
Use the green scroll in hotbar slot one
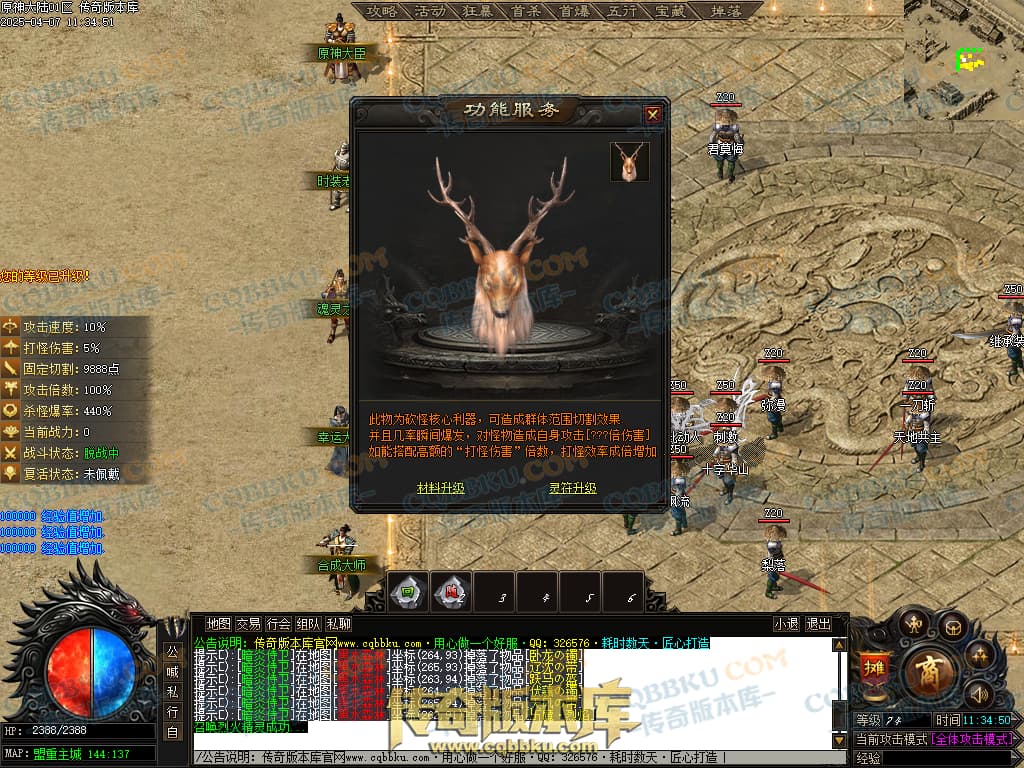[x=408, y=592]
